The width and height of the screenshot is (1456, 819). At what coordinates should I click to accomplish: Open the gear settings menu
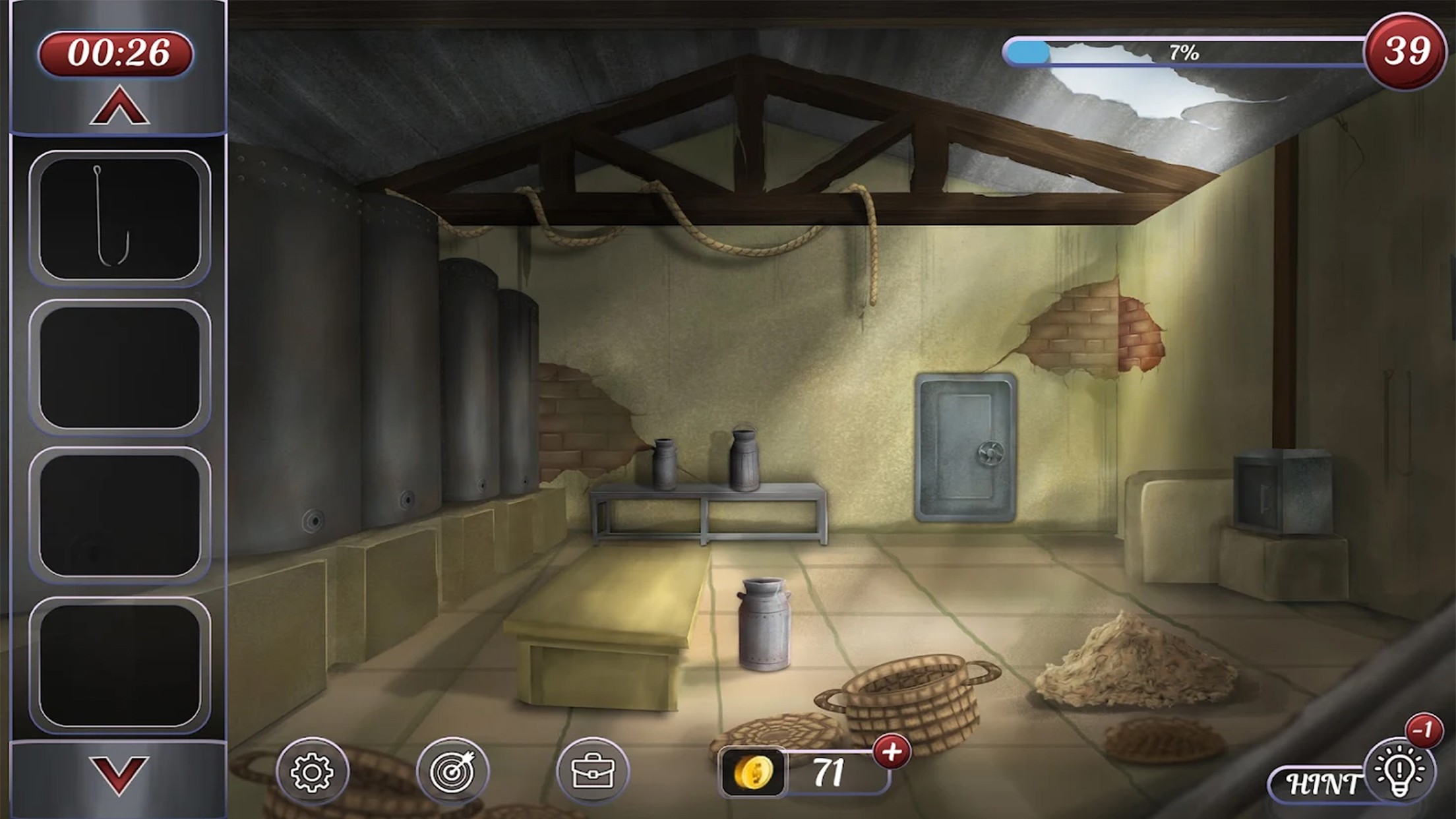[312, 772]
